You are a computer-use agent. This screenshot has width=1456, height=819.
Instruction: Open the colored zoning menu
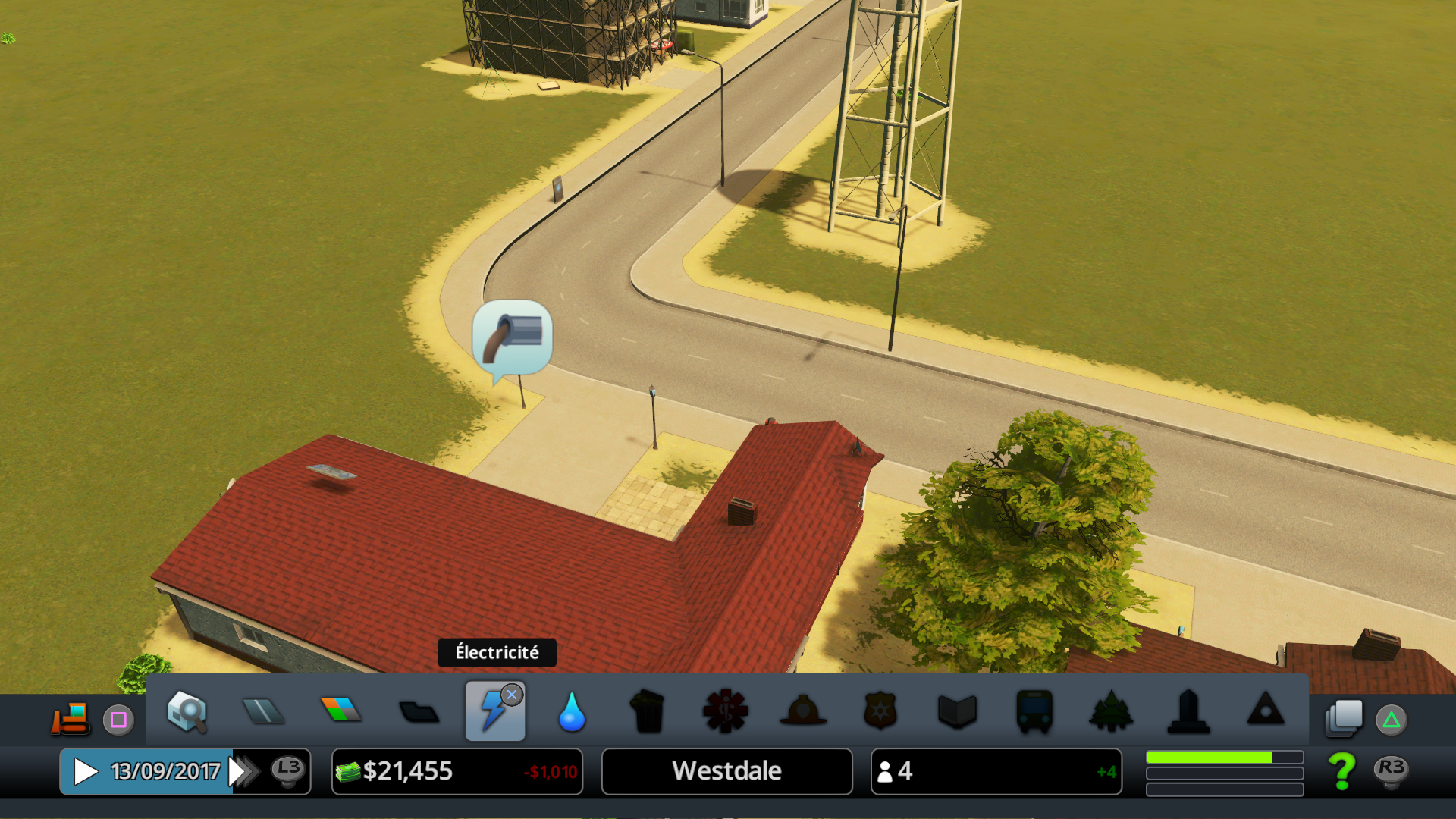pos(341,710)
